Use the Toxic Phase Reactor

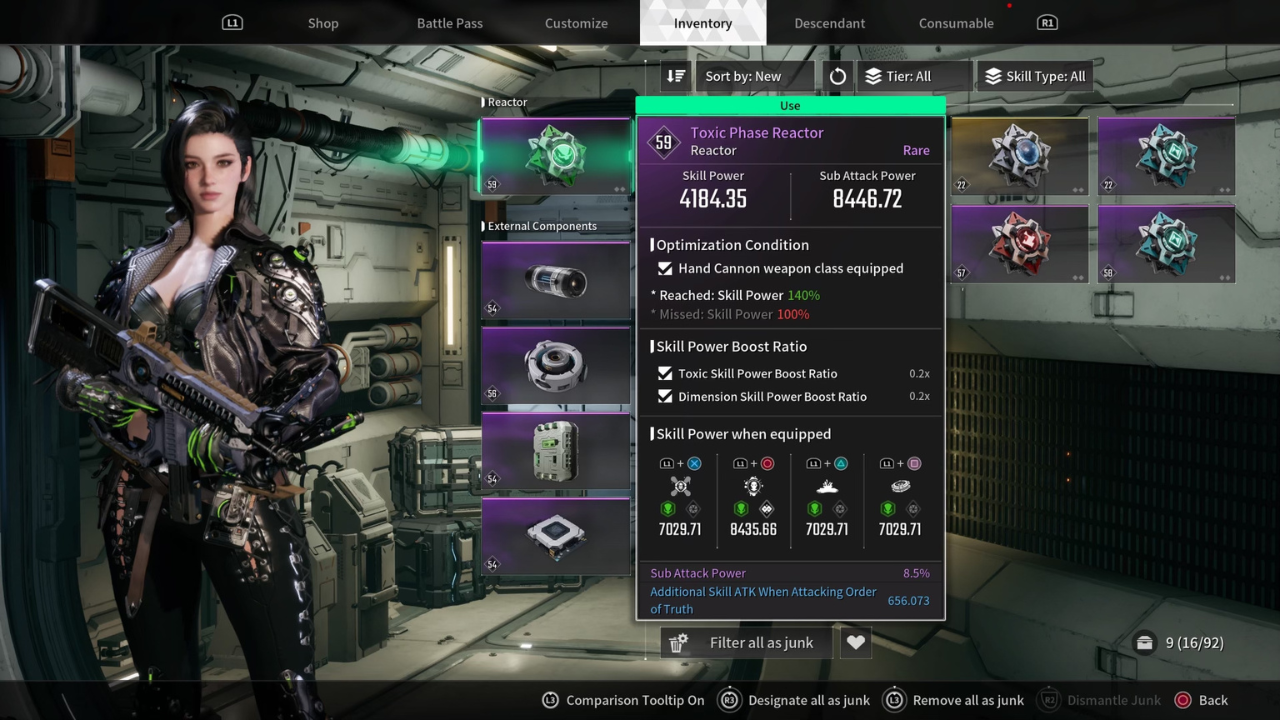[x=790, y=105]
